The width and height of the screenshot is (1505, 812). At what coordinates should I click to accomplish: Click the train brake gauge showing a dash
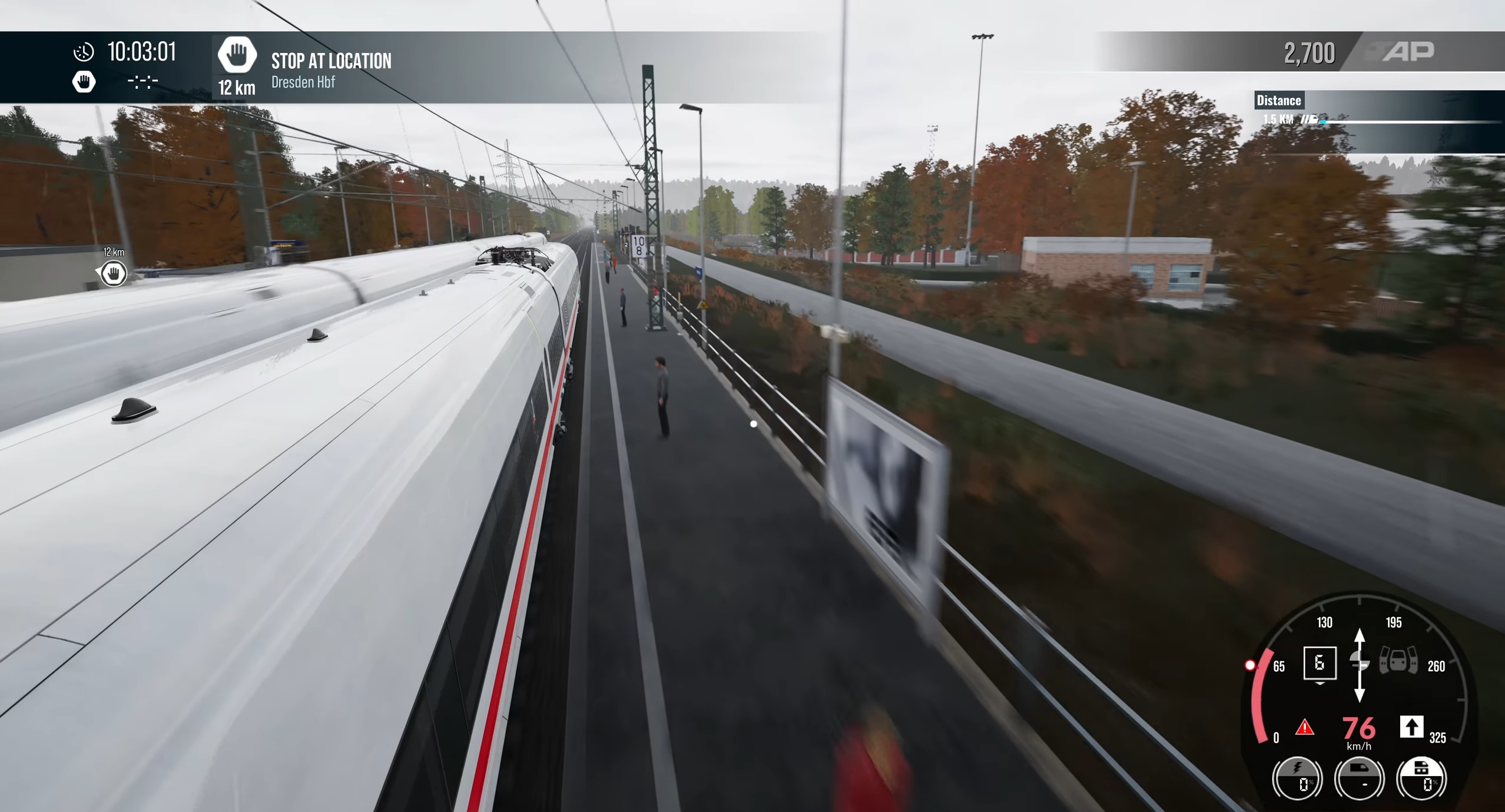[1359, 778]
